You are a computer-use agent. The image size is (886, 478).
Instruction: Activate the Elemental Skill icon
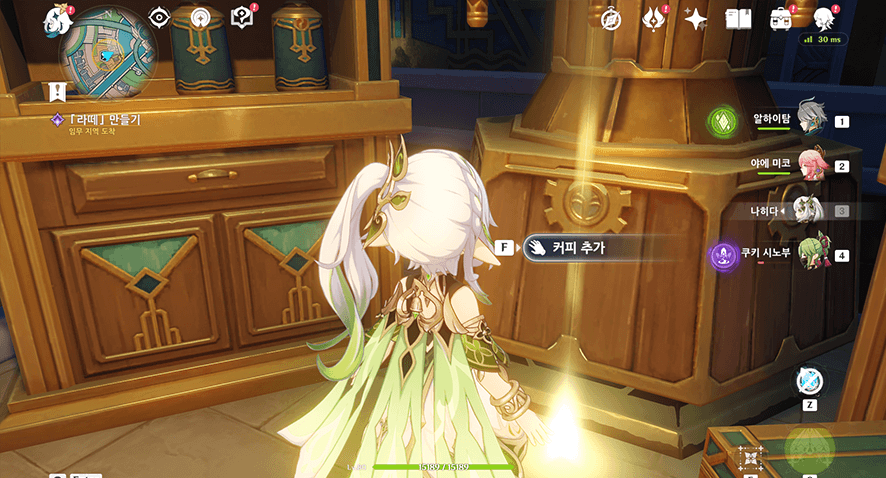(x=748, y=459)
